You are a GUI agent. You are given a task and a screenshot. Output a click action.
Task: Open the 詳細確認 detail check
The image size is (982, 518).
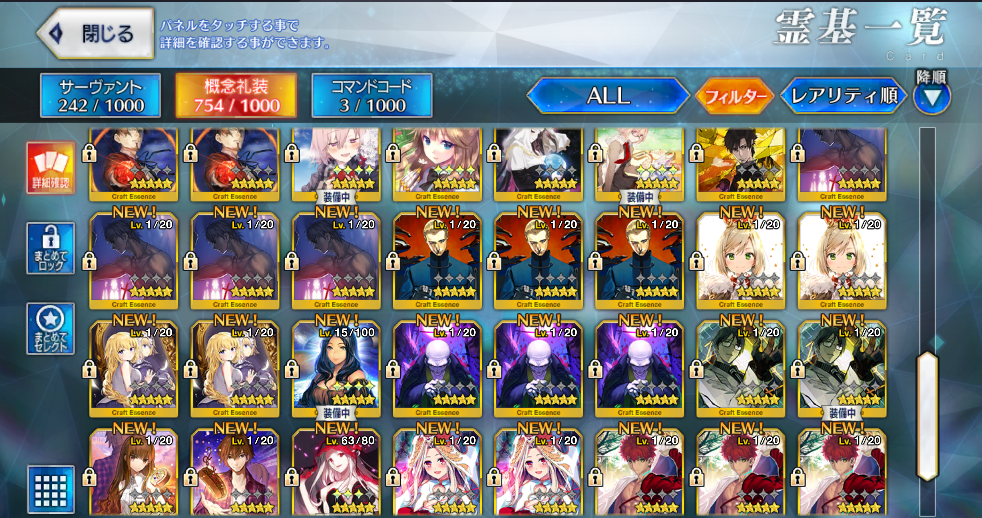tap(49, 168)
